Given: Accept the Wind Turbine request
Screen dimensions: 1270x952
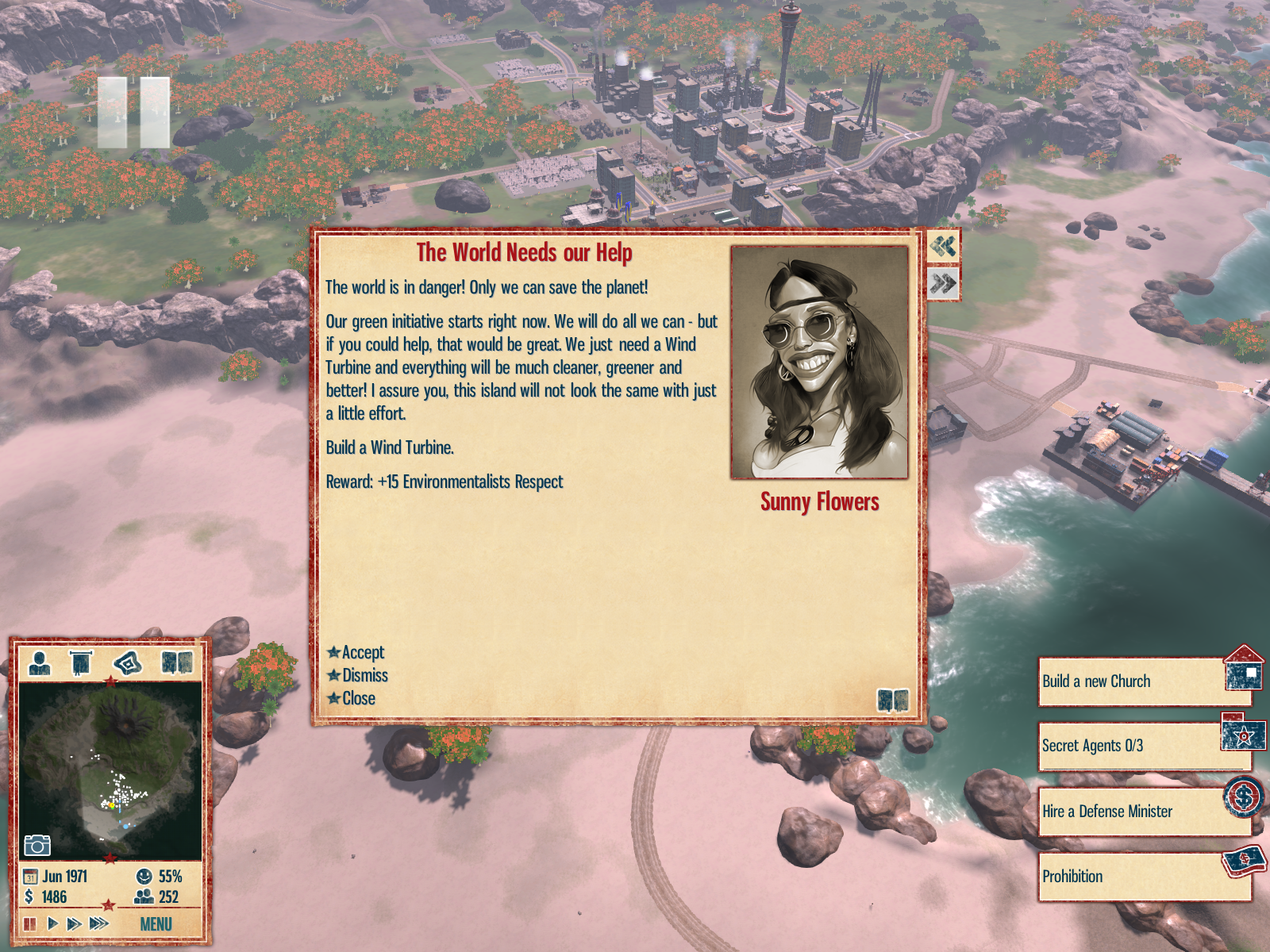Looking at the screenshot, I should [x=362, y=652].
